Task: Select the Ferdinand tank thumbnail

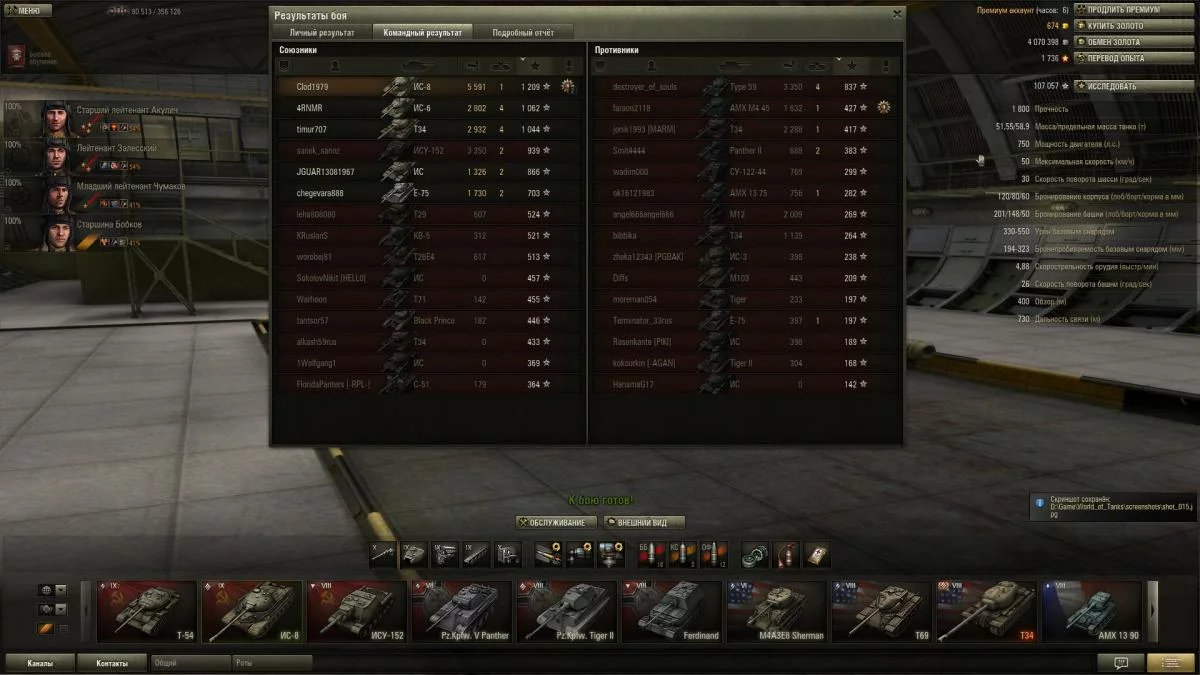Action: 672,611
